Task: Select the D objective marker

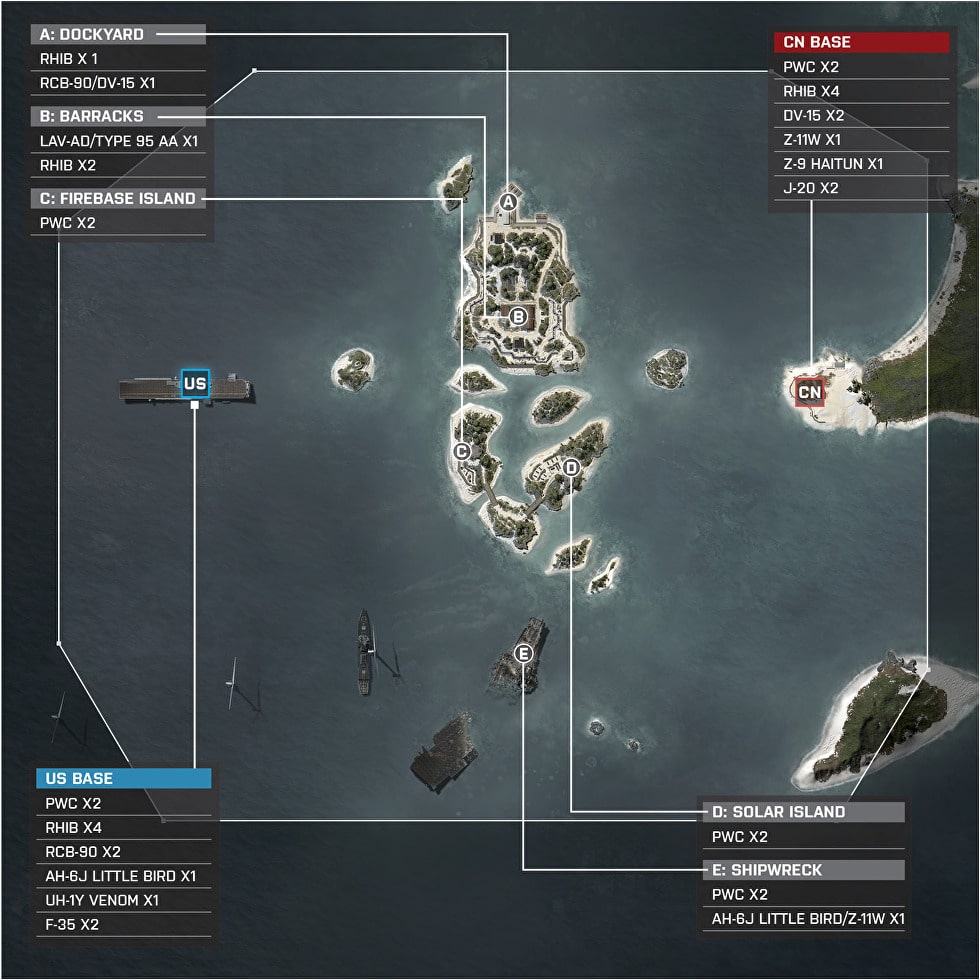Action: (571, 467)
